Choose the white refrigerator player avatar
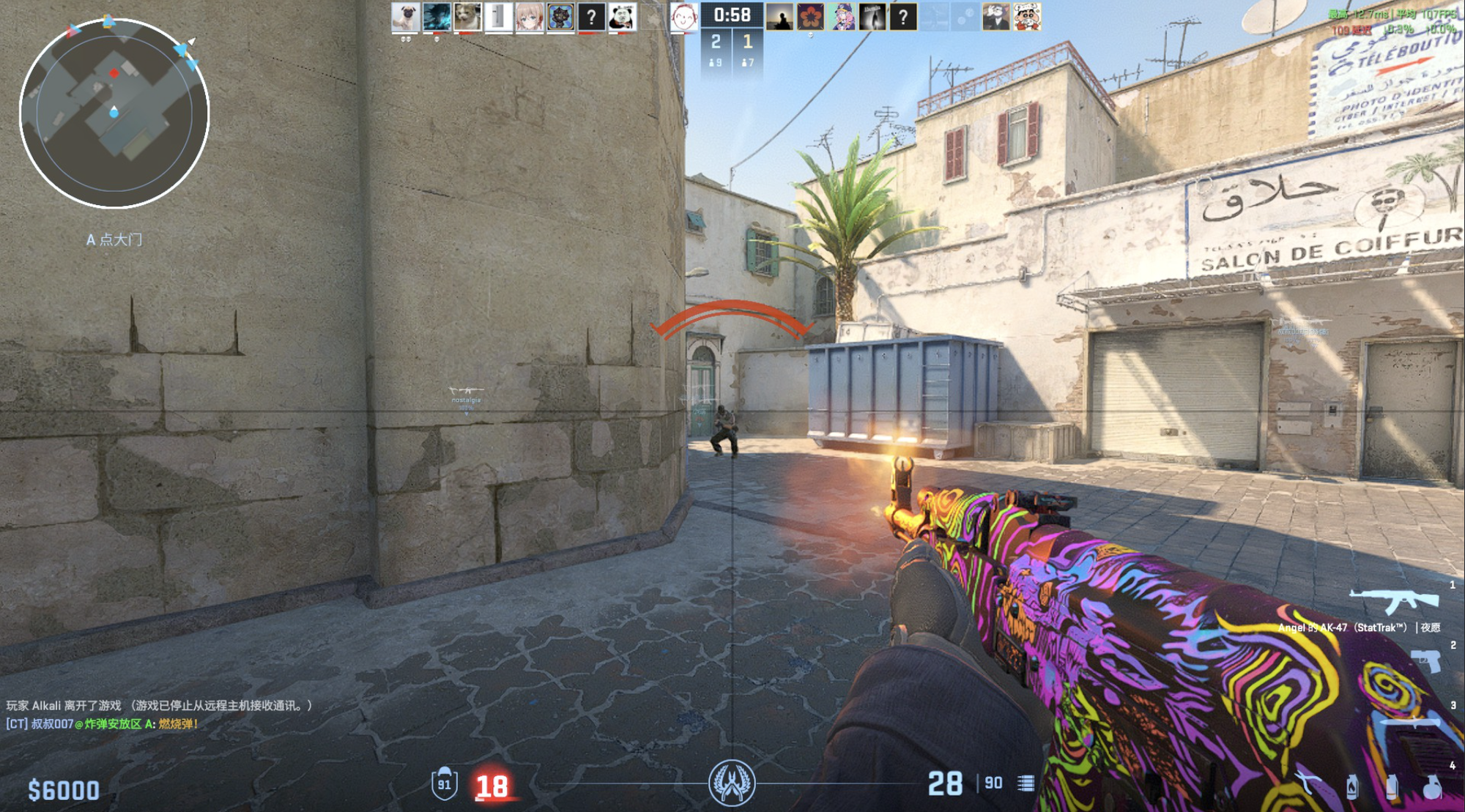1465x812 pixels. pos(498,17)
